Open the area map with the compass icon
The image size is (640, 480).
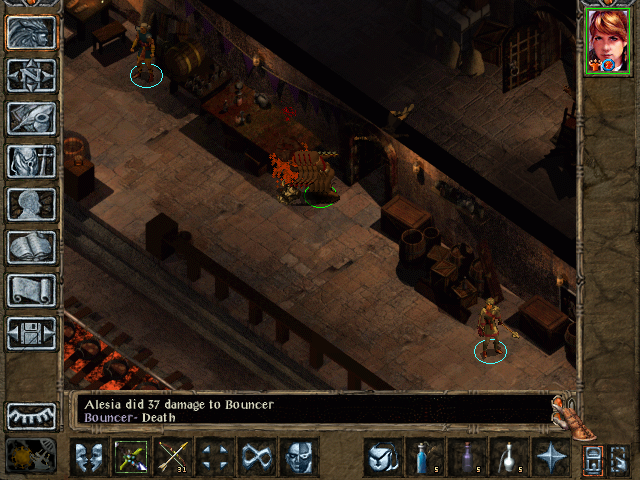click(x=32, y=75)
